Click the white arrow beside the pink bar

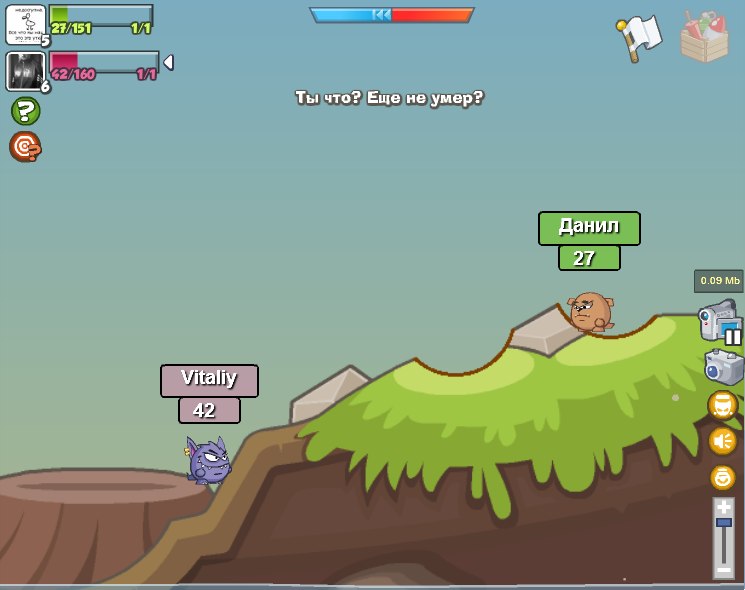(168, 62)
